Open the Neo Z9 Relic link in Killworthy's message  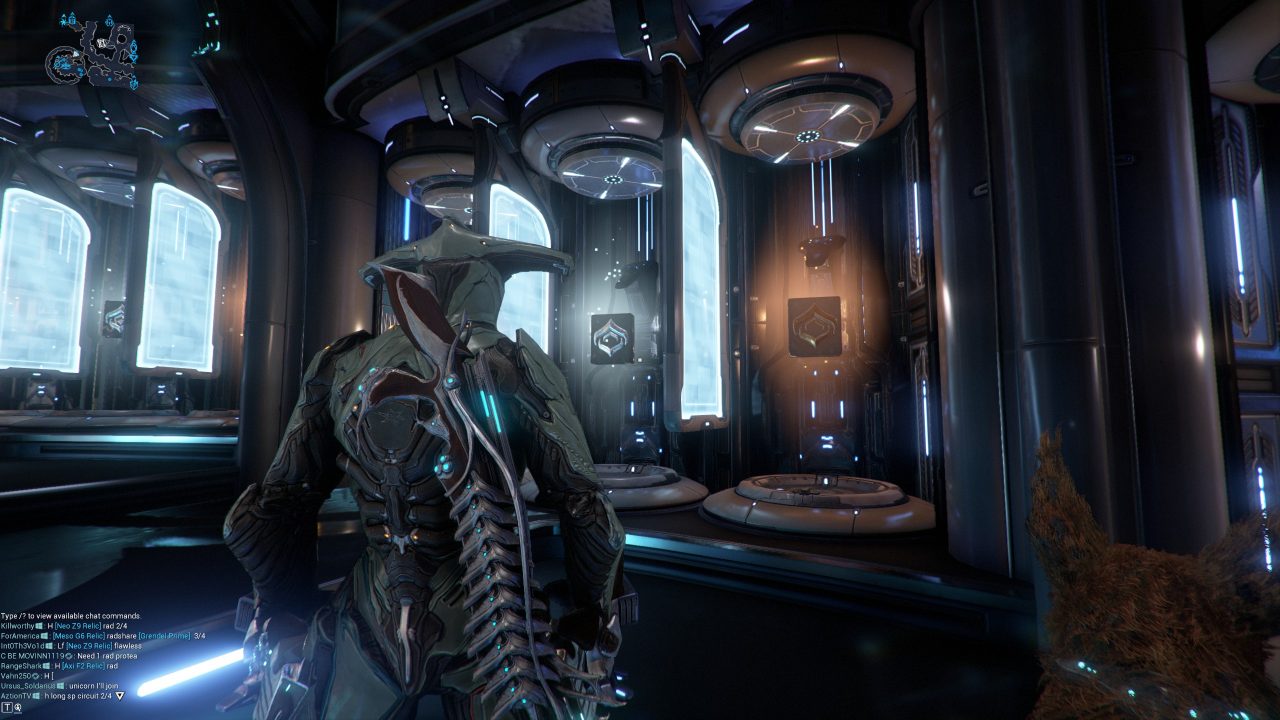(x=77, y=624)
